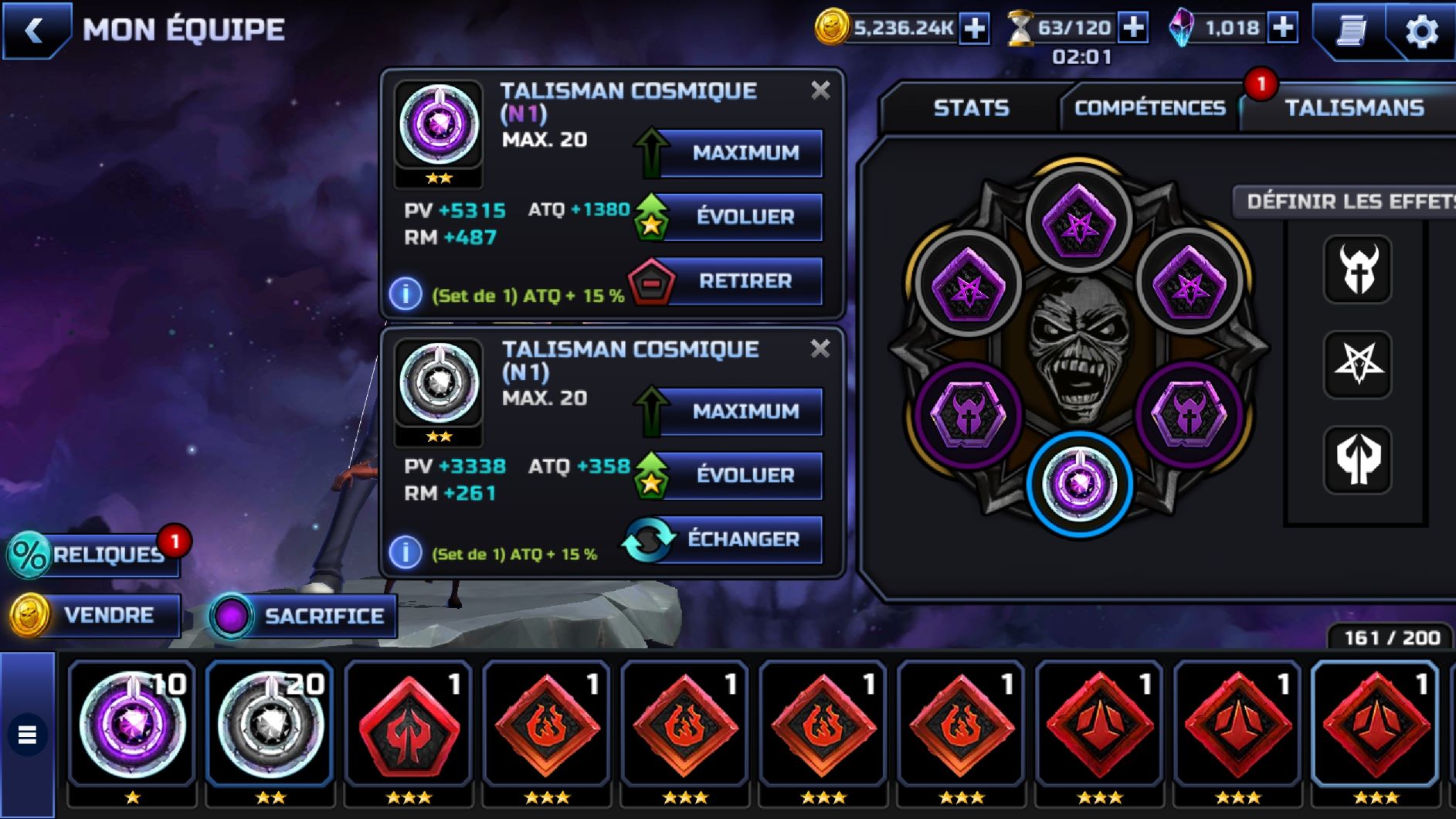This screenshot has height=819, width=1456.
Task: Open the Compétences tab
Action: [x=1149, y=107]
